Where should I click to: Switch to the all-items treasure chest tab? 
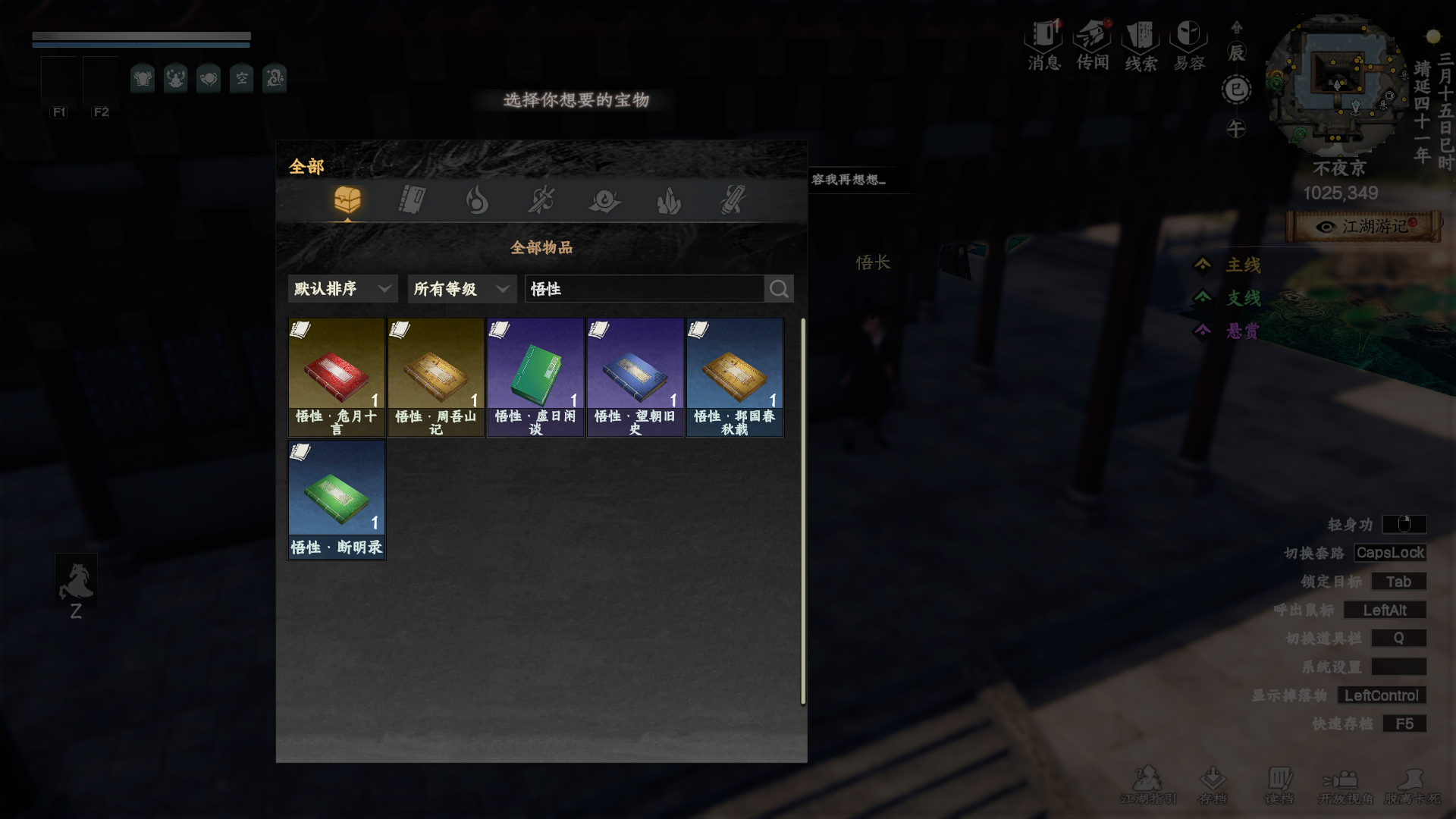click(347, 200)
